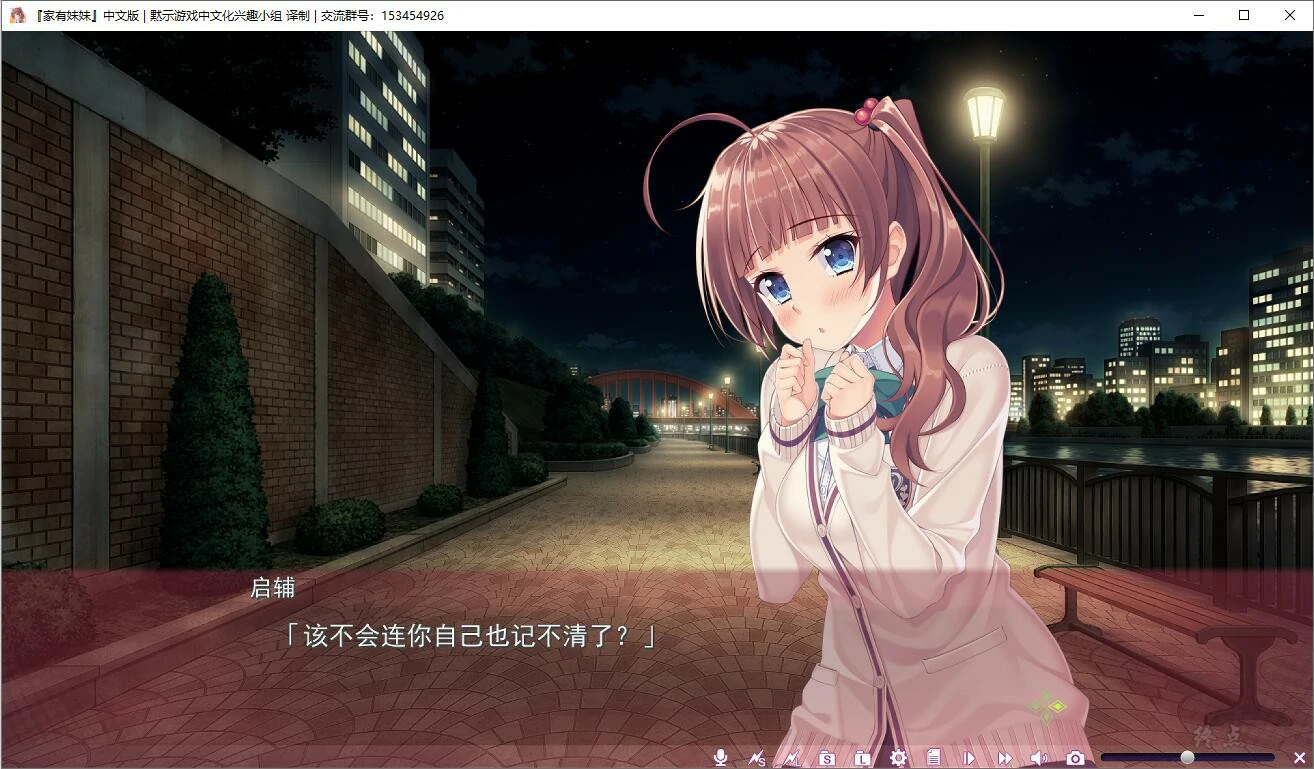Viewport: 1314px width, 769px height.
Task: Select the lightning-S skip icon
Action: [x=757, y=757]
